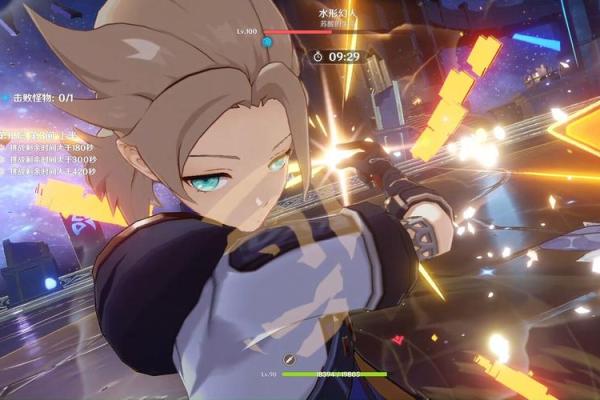
Task: Click the feather buff icon above health bar
Action: (x=289, y=359)
